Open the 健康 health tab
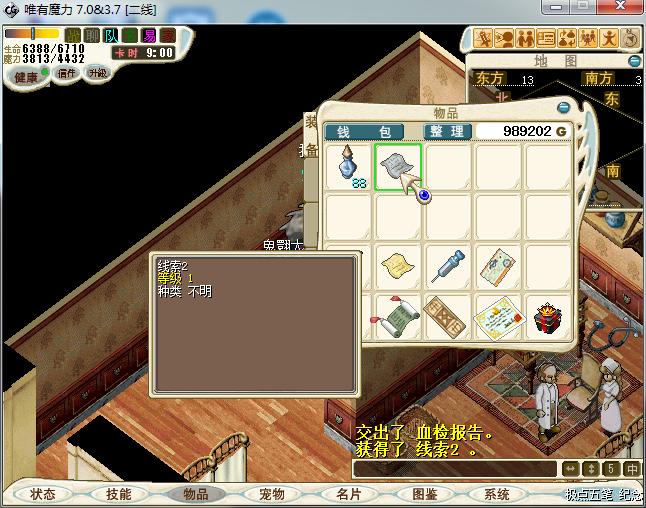The image size is (646, 508). (x=26, y=77)
